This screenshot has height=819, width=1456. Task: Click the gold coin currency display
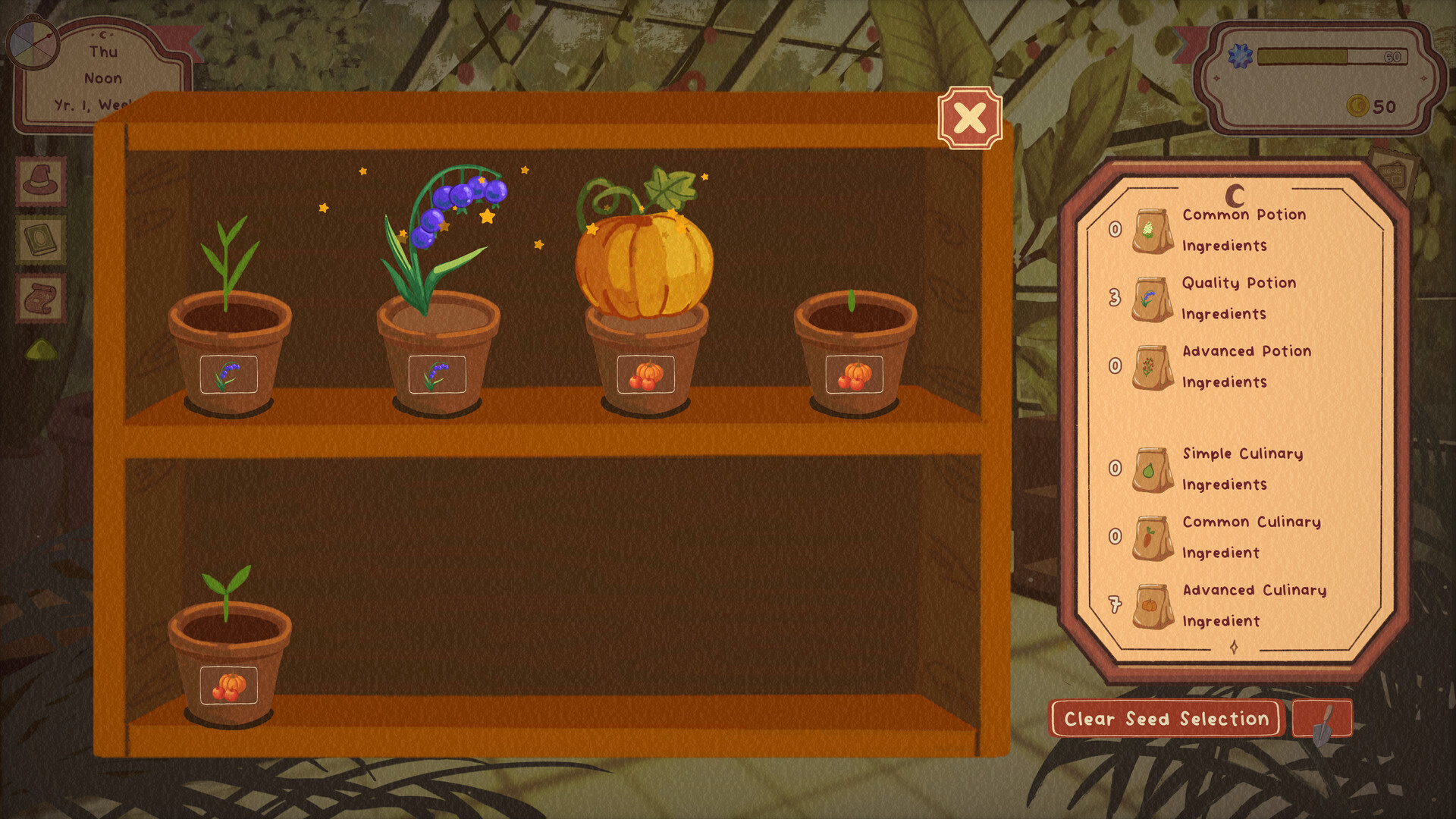pos(1361,106)
